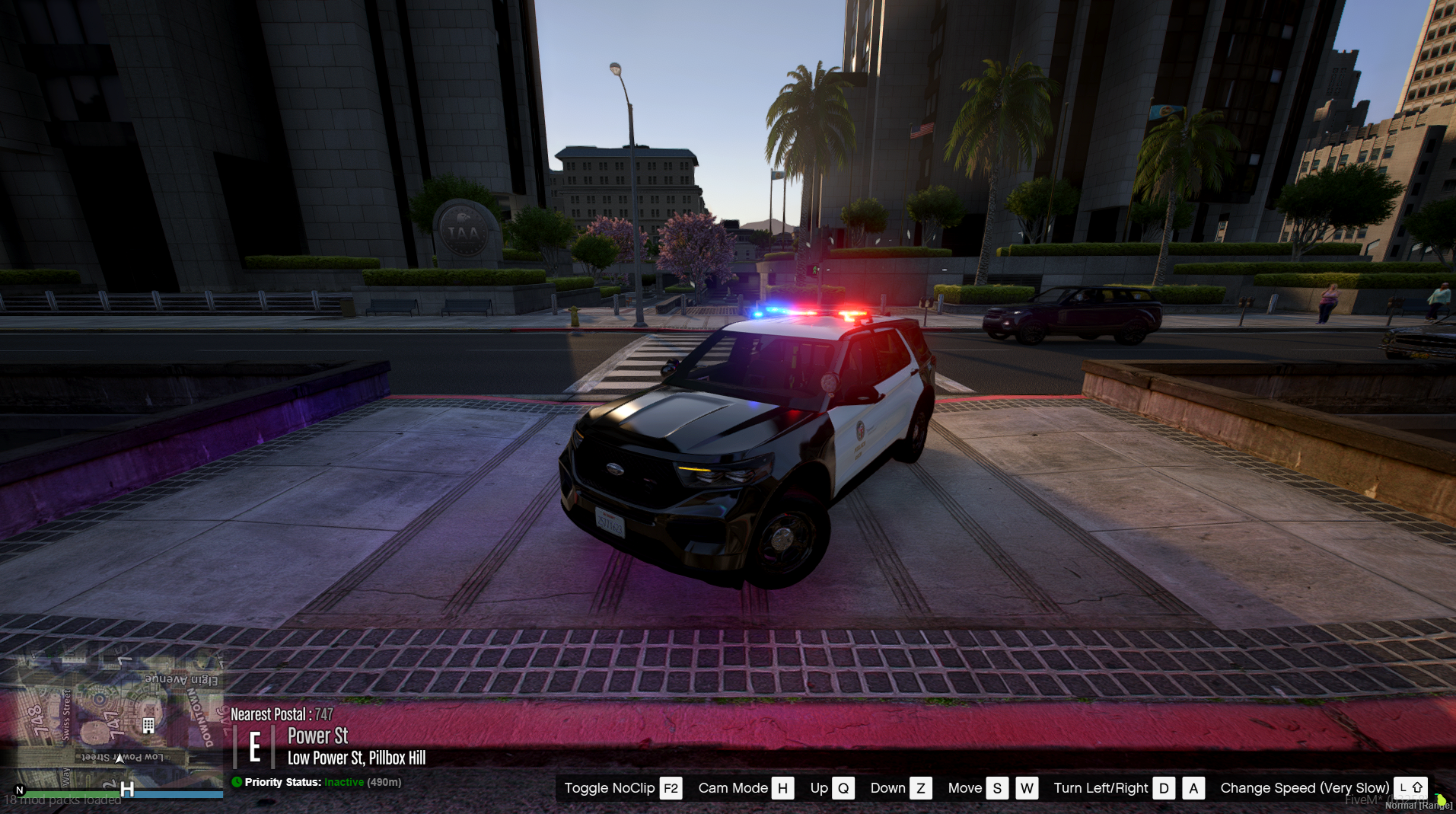1456x814 pixels.
Task: Select the hospital H blip on the minimap
Action: click(127, 790)
